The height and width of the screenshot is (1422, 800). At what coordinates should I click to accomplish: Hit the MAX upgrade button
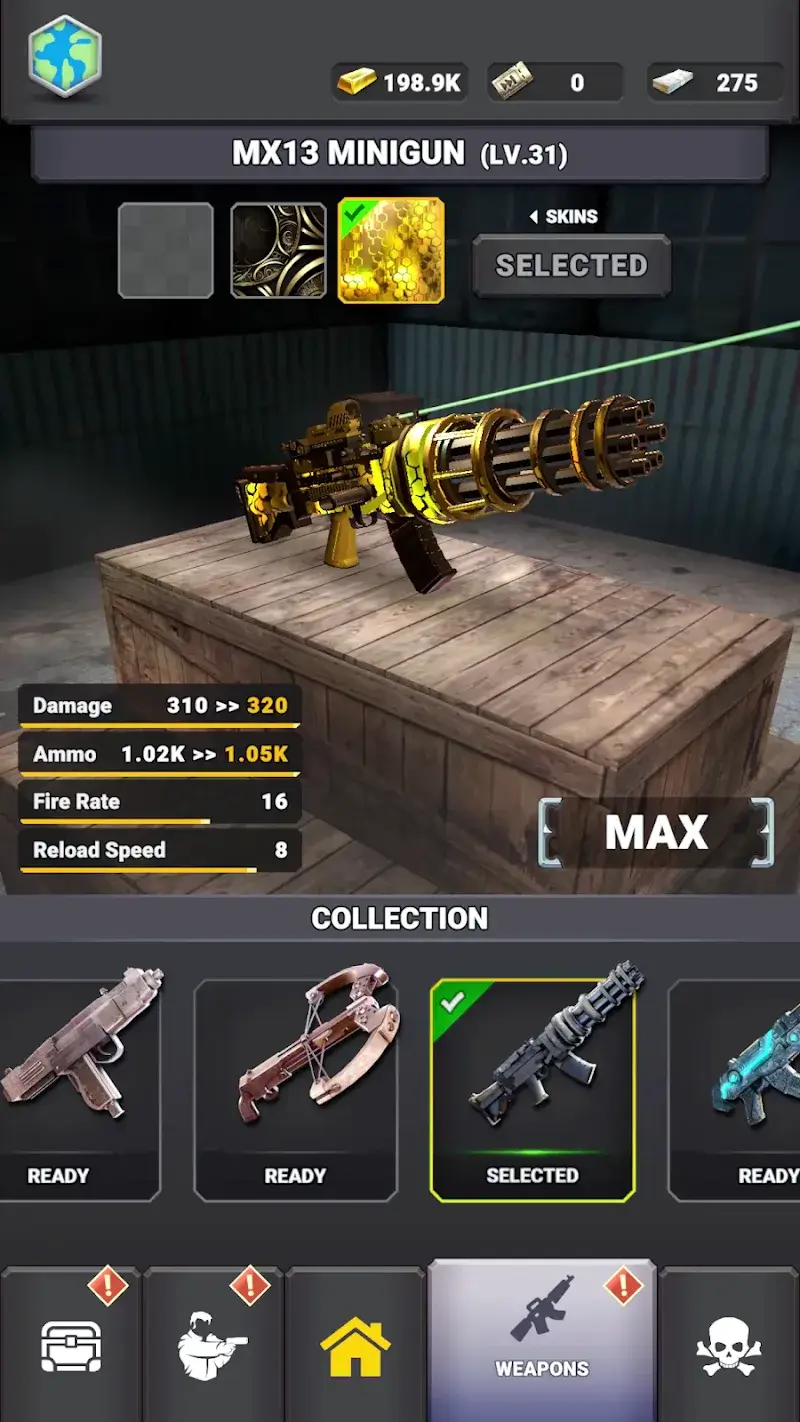pos(656,833)
